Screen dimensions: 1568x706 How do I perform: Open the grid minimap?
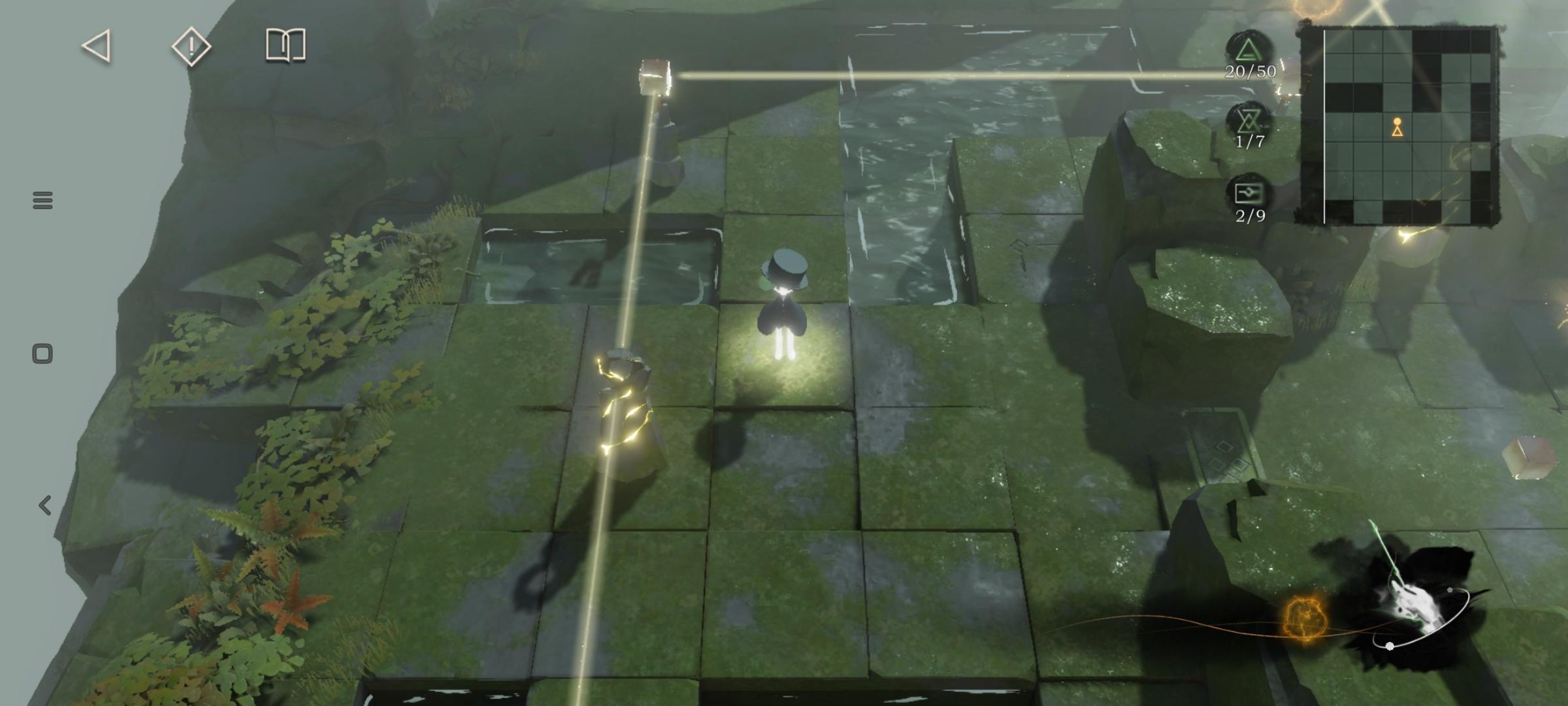click(x=1397, y=124)
